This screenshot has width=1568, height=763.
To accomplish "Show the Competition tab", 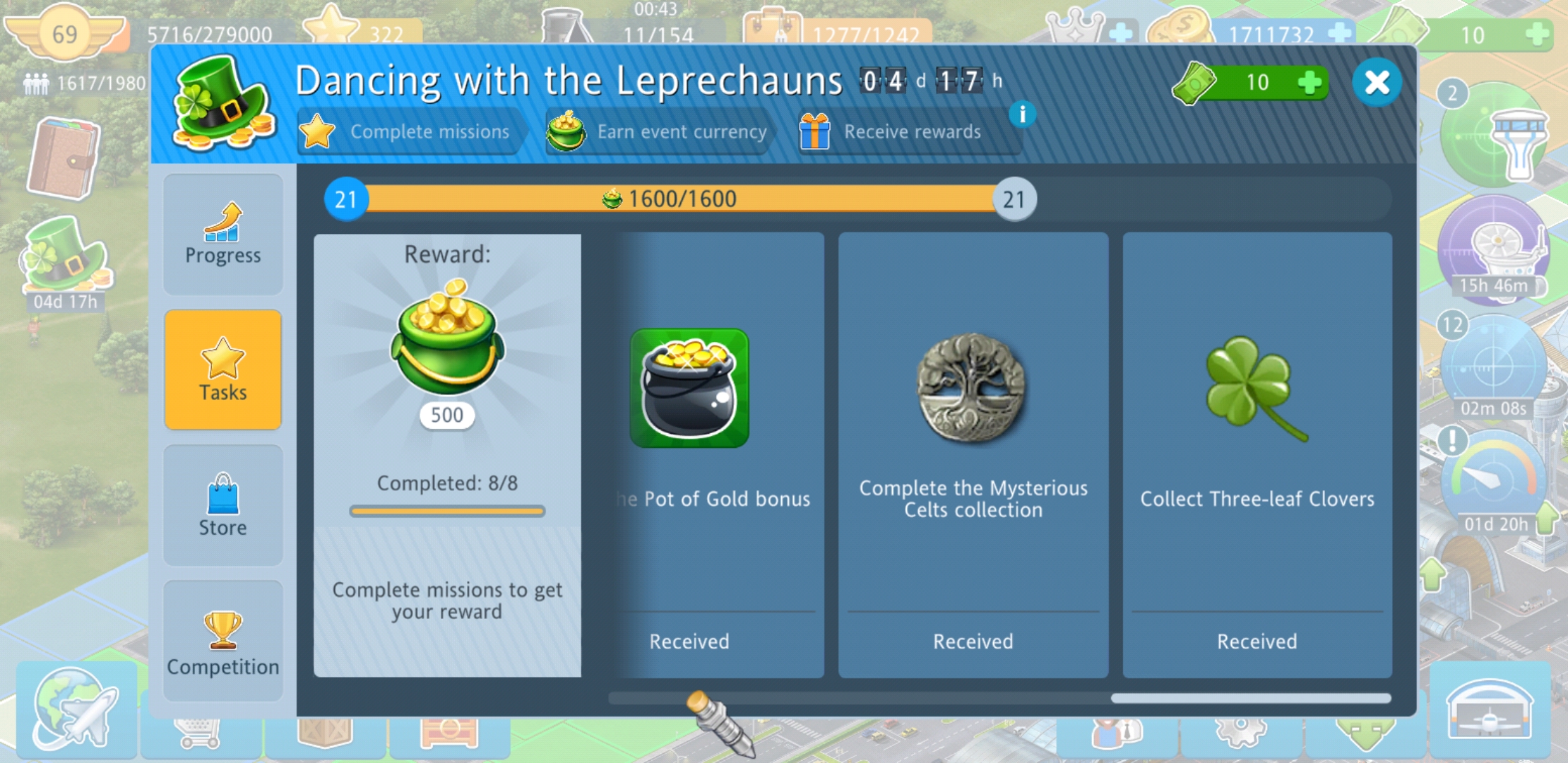I will click(223, 641).
